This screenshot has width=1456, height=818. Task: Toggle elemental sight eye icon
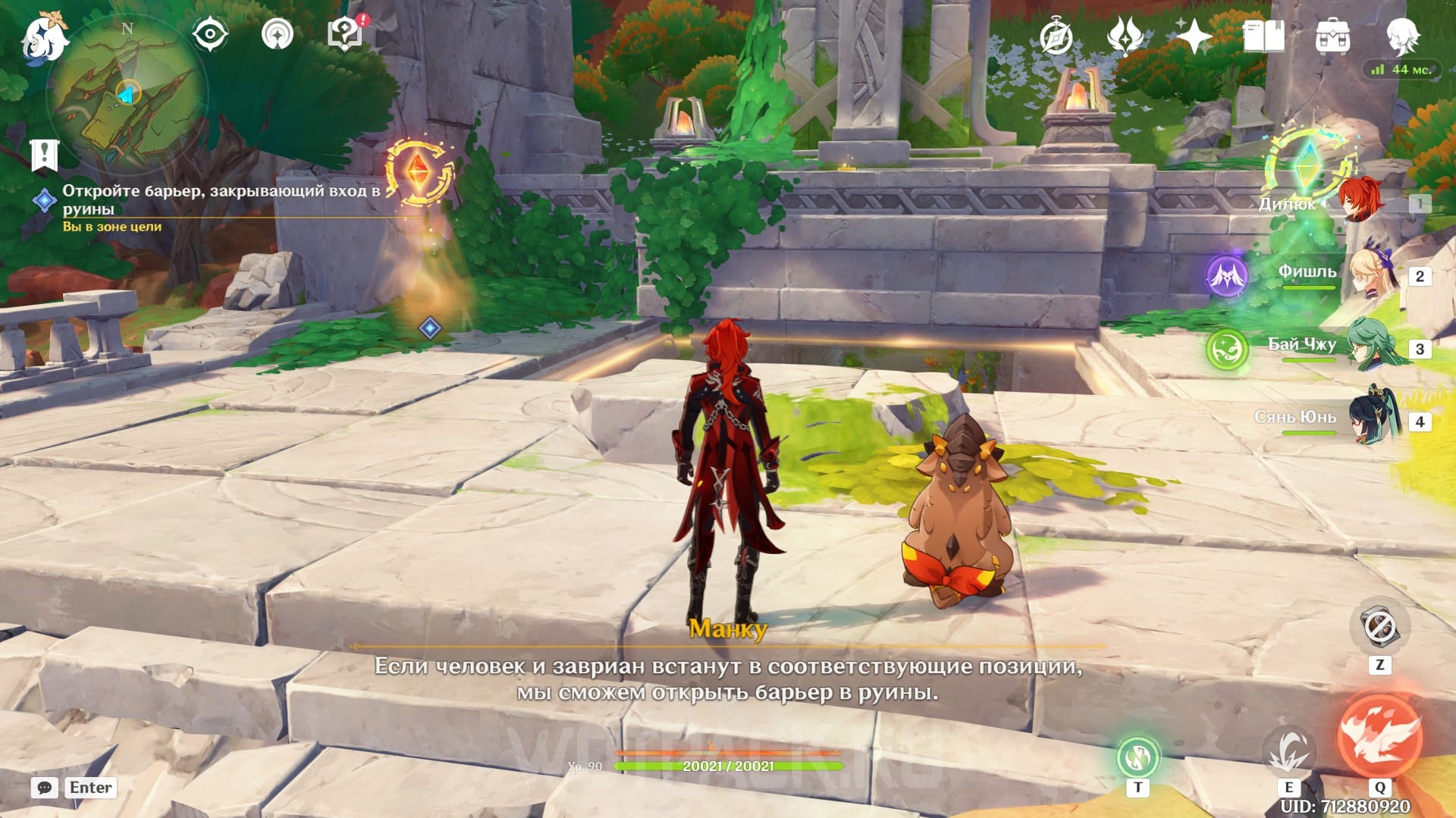[209, 35]
